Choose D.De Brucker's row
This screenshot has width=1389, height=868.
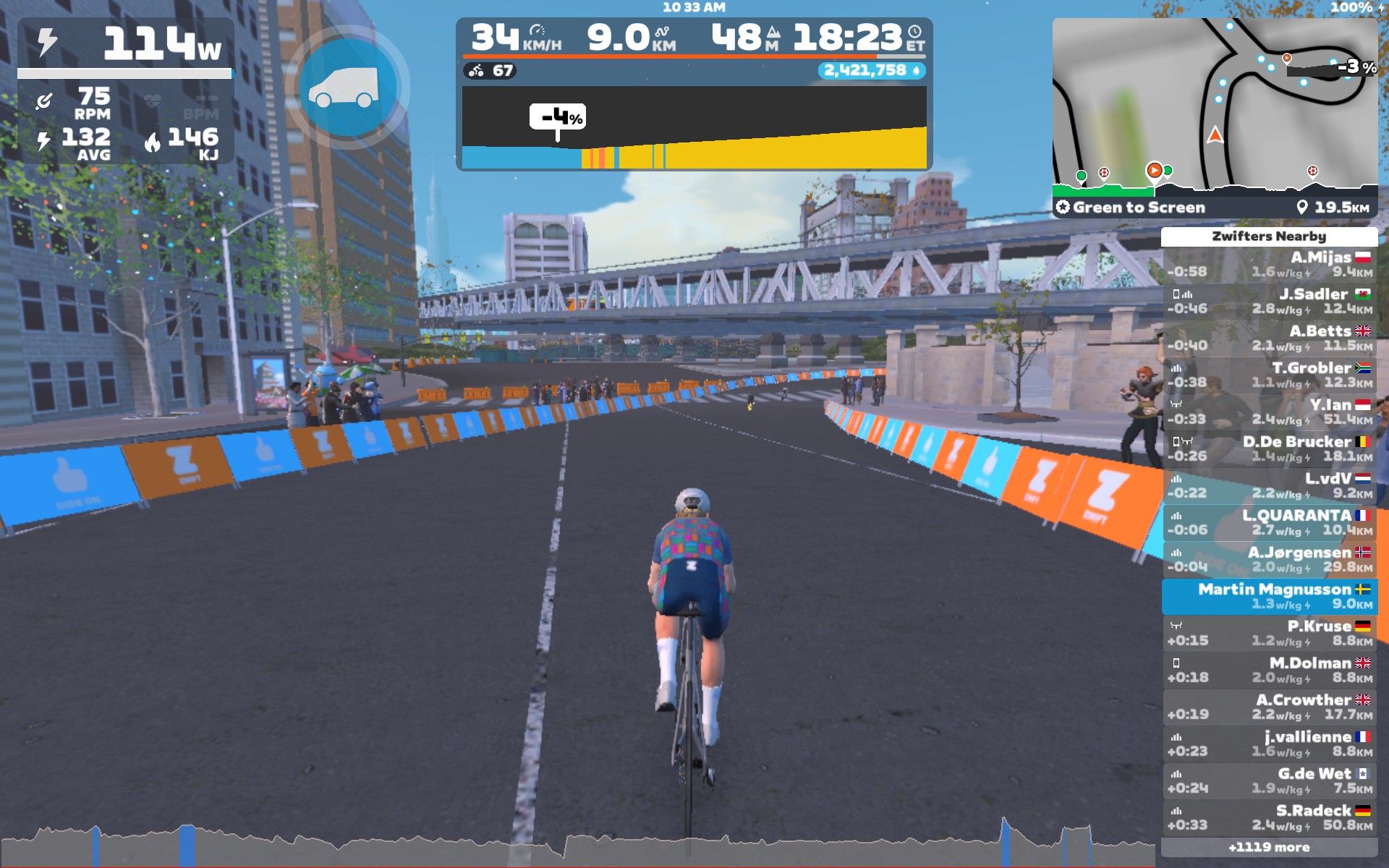pyautogui.click(x=1269, y=449)
